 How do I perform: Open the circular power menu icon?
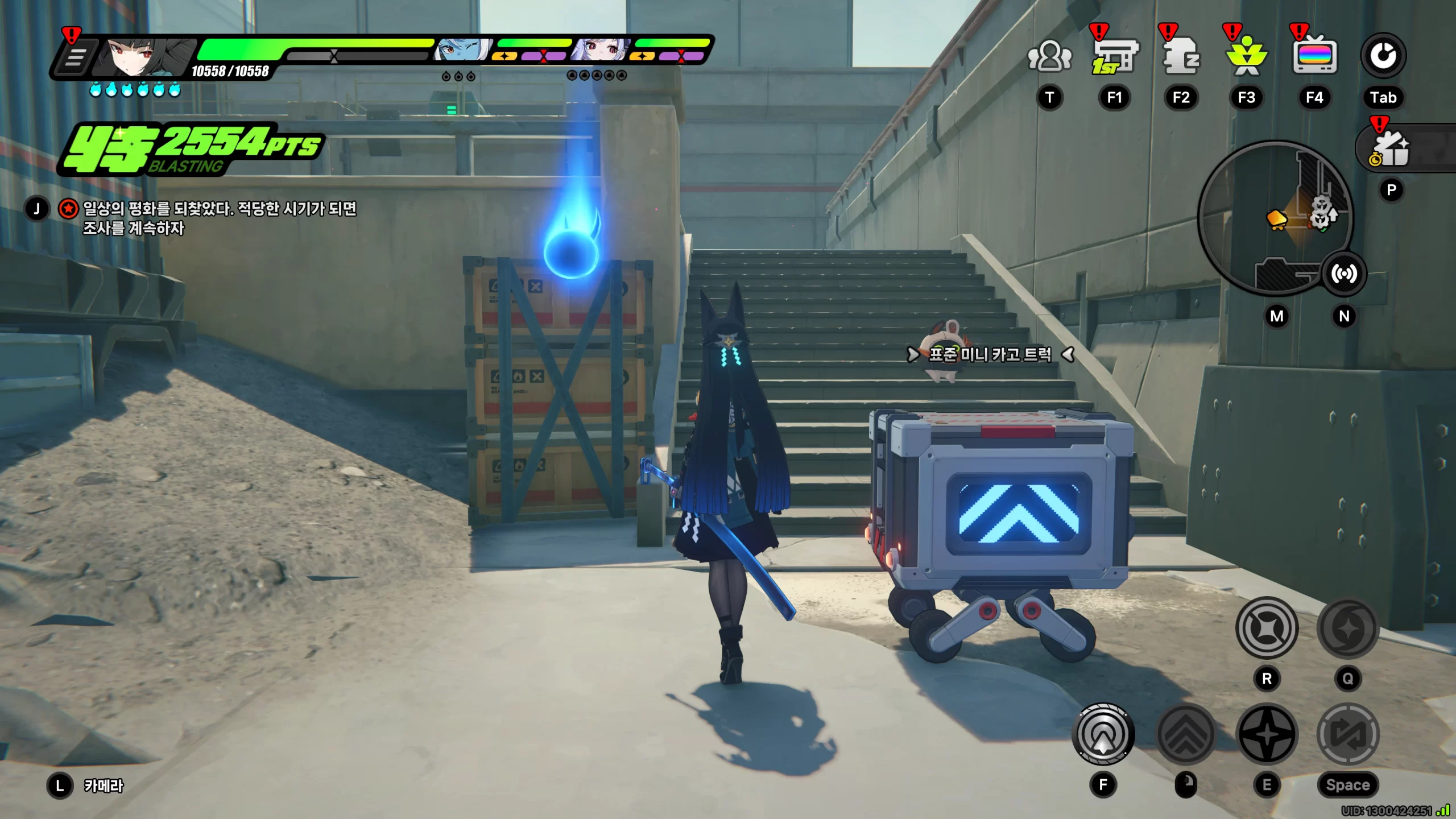tap(1383, 56)
